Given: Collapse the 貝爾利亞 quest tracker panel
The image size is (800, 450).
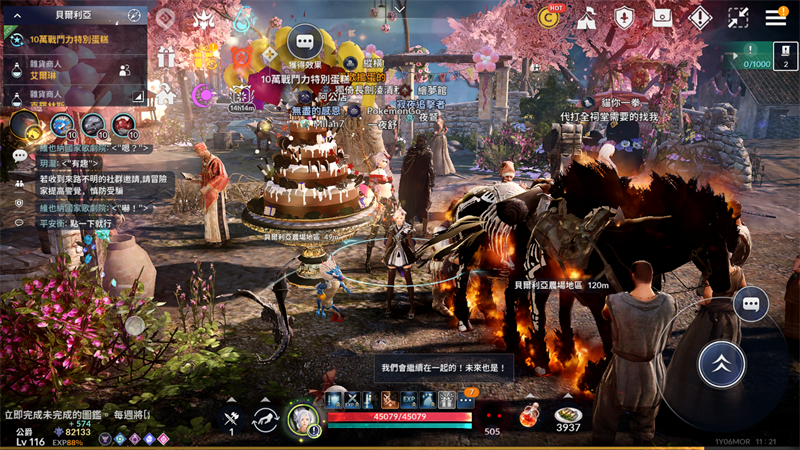Looking at the screenshot, I should 19,16.
